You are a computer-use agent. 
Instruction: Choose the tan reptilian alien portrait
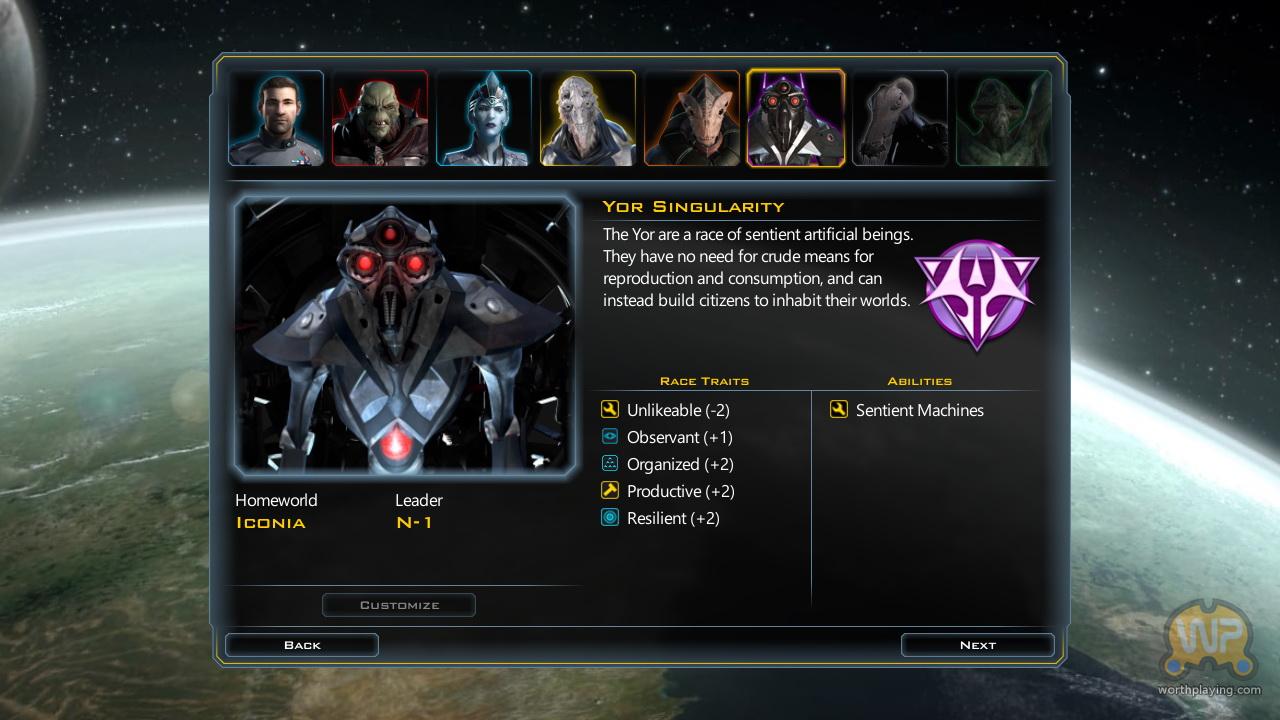(692, 118)
